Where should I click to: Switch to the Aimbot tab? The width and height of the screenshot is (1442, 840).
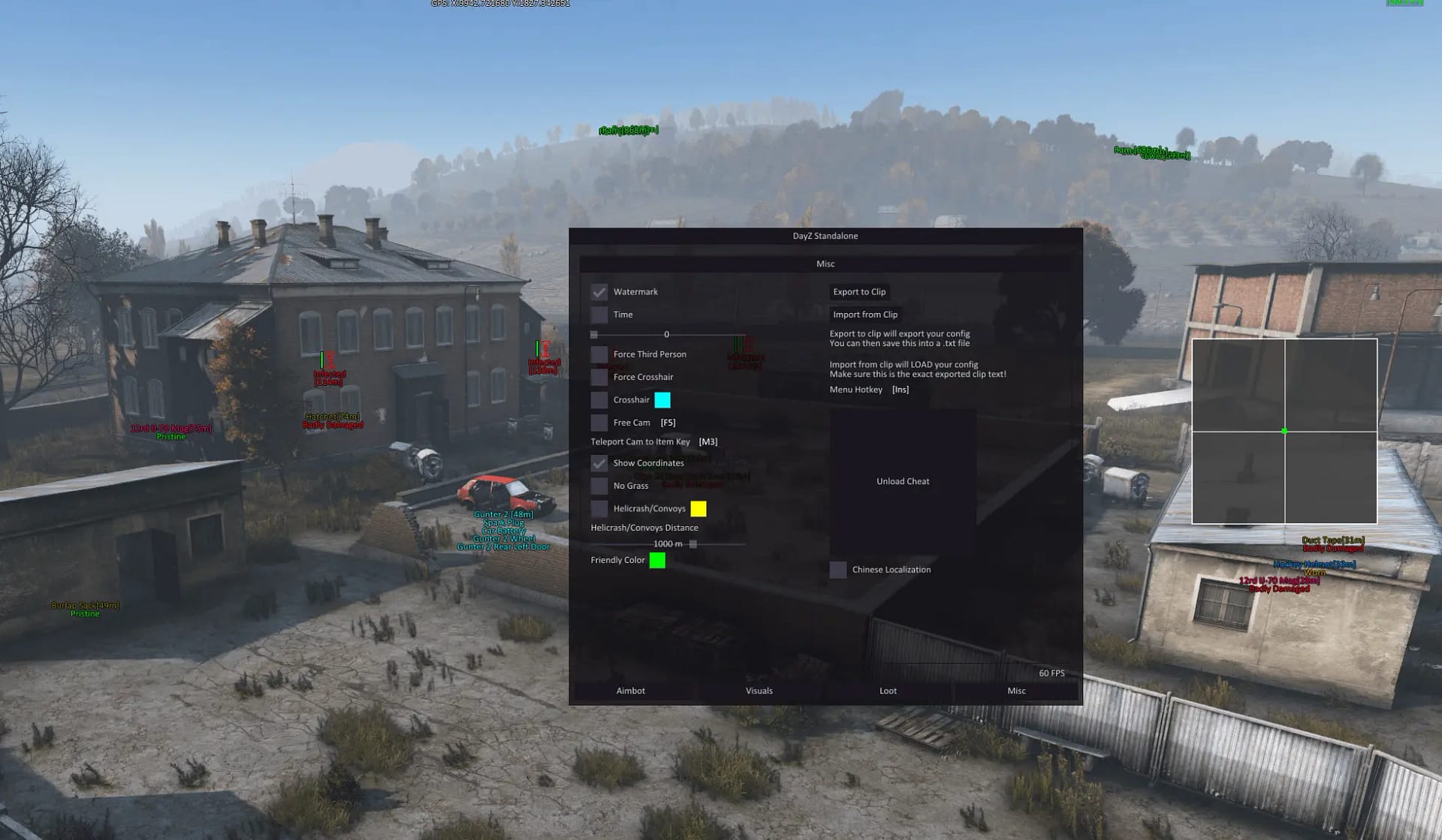631,690
